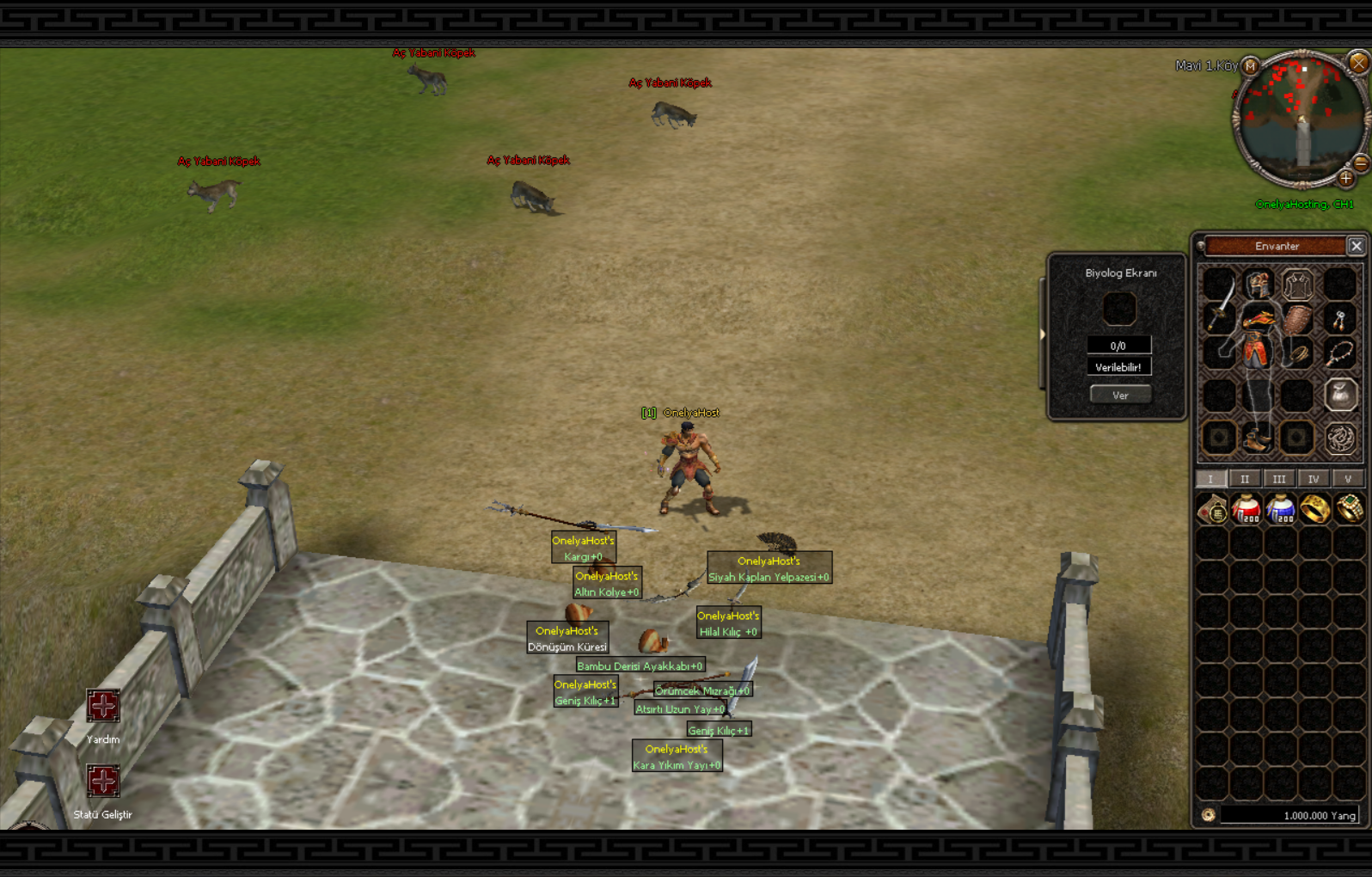Click the Yang amount field showing 1.000.000
This screenshot has height=877, width=1372.
coord(1288,815)
